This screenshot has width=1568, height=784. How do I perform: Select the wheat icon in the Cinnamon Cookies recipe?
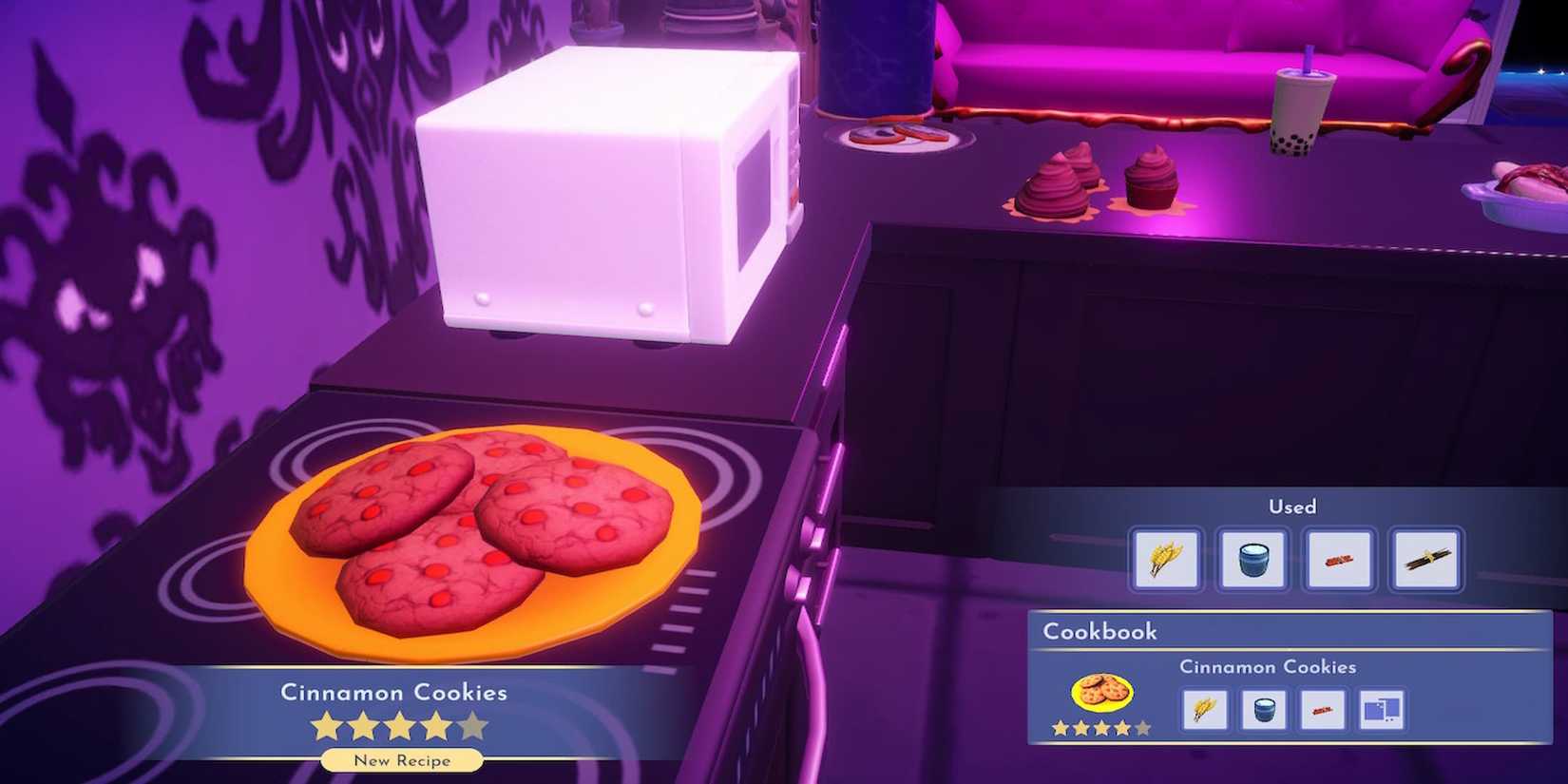pyautogui.click(x=1204, y=708)
